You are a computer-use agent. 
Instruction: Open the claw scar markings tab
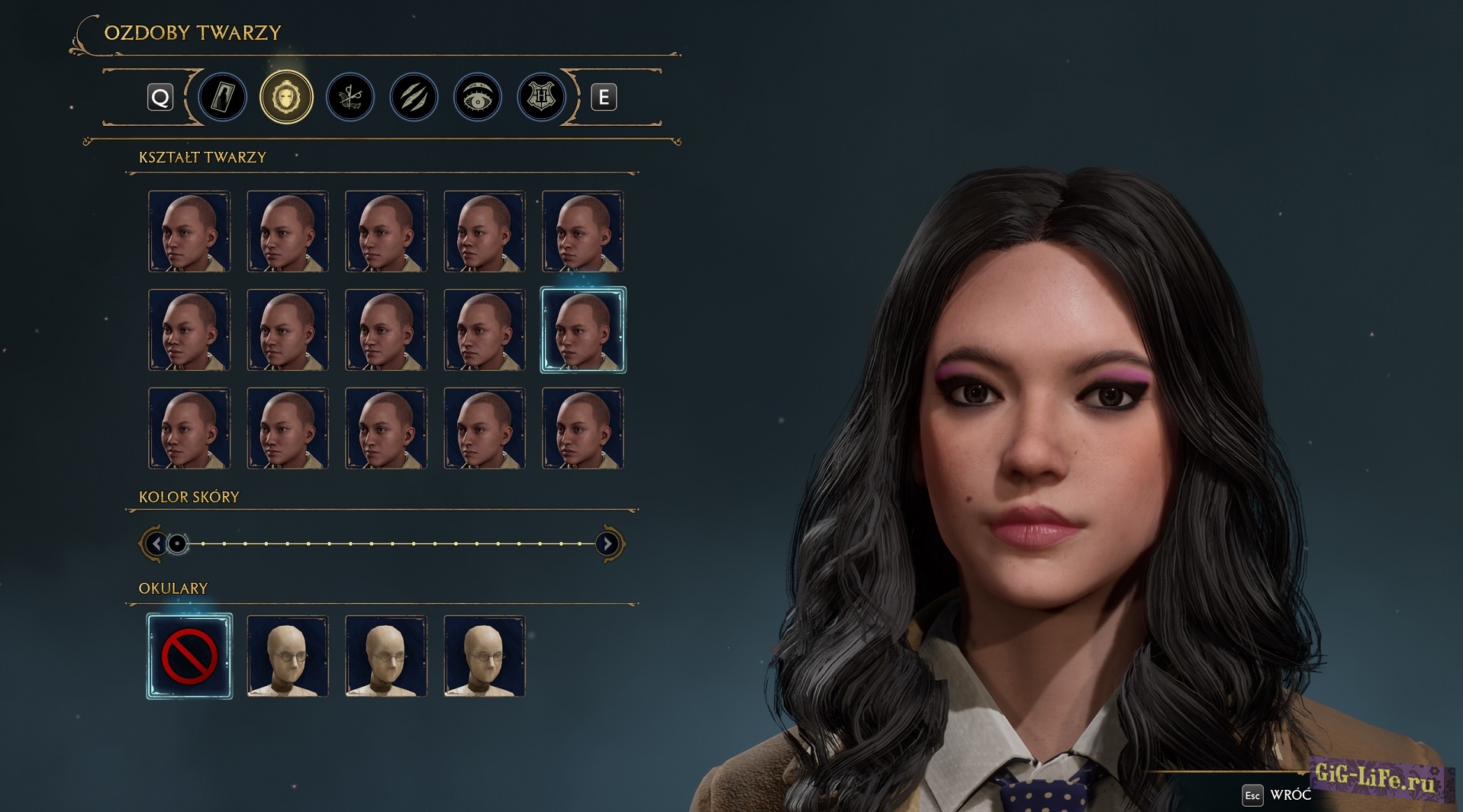coord(414,97)
